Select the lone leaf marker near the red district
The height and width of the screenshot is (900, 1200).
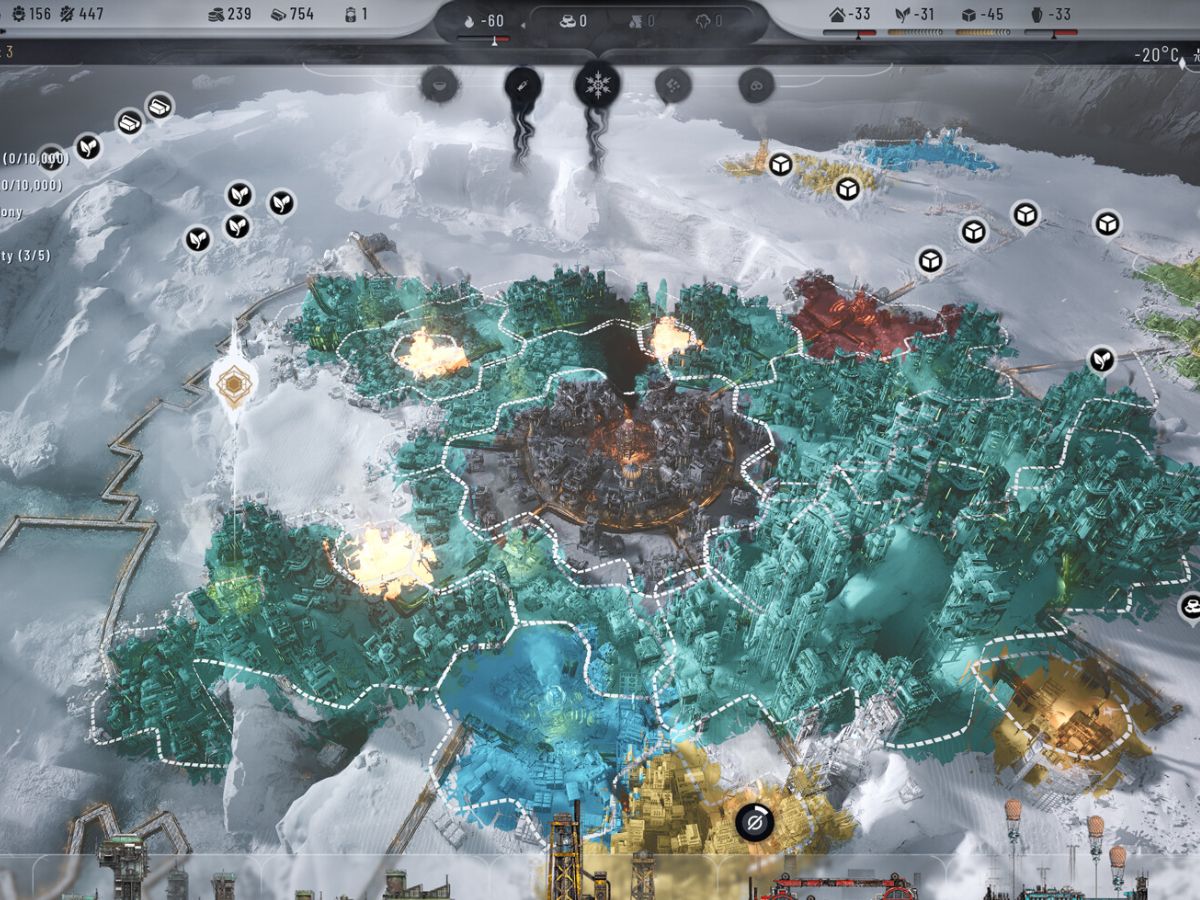(x=1102, y=359)
